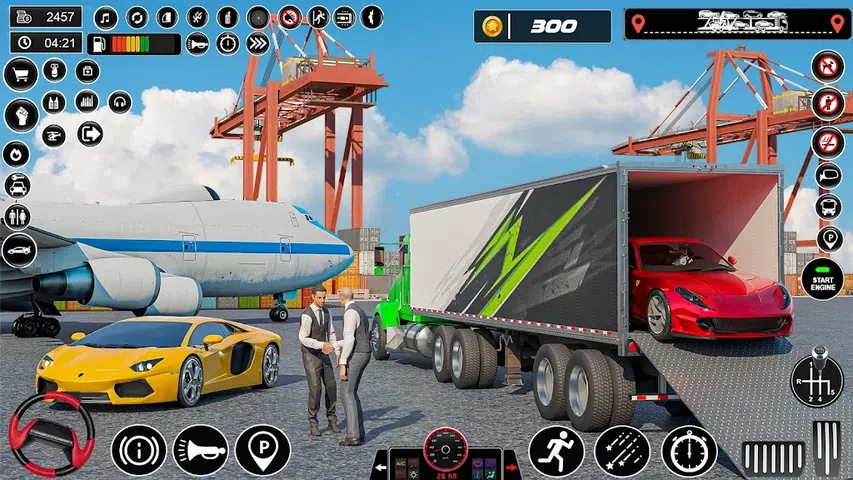Viewport: 853px width, 480px height.
Task: Hit the running man exit-vehicle button
Action: 556,450
